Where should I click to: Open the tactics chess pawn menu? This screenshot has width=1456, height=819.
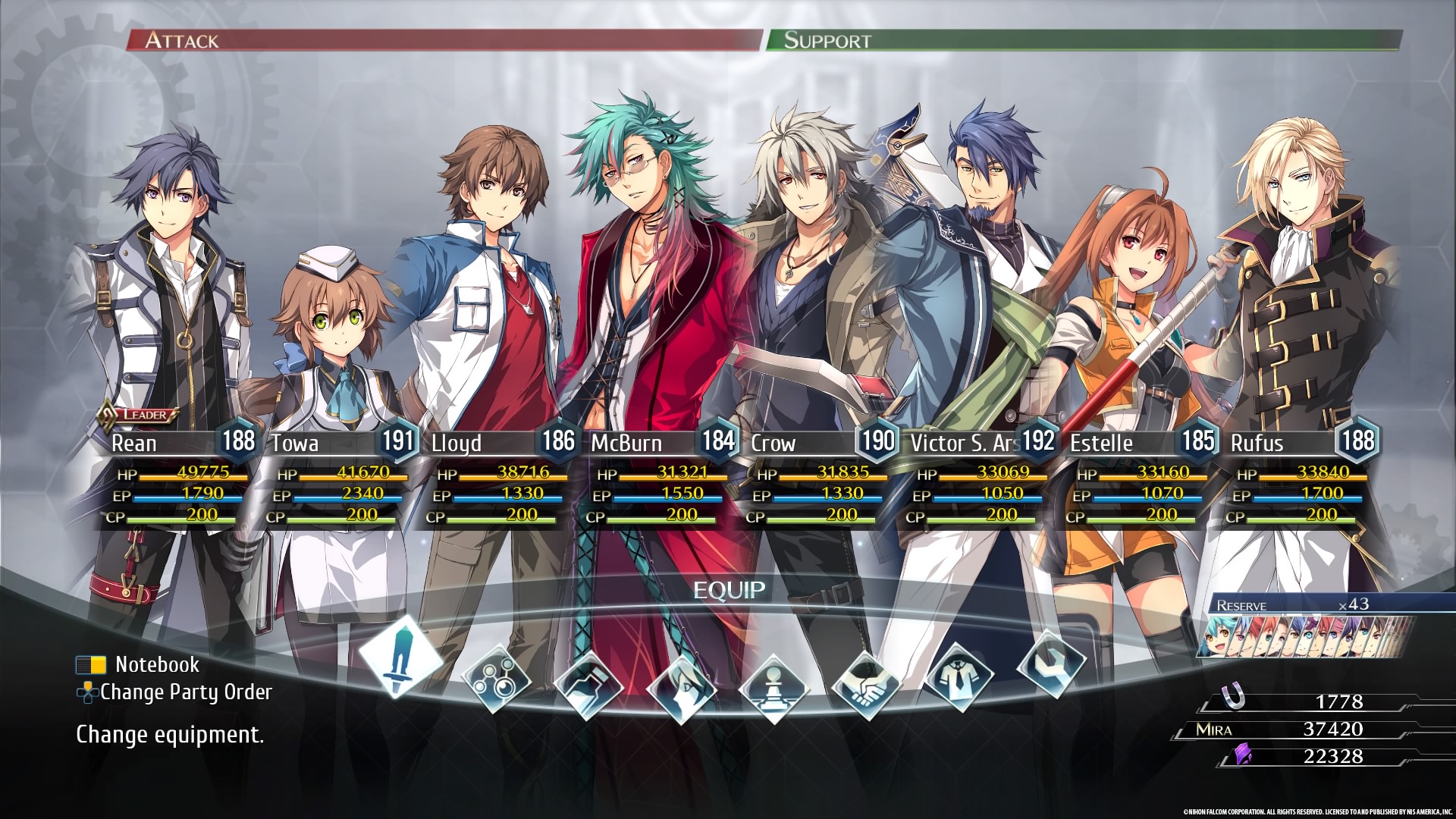tap(773, 688)
